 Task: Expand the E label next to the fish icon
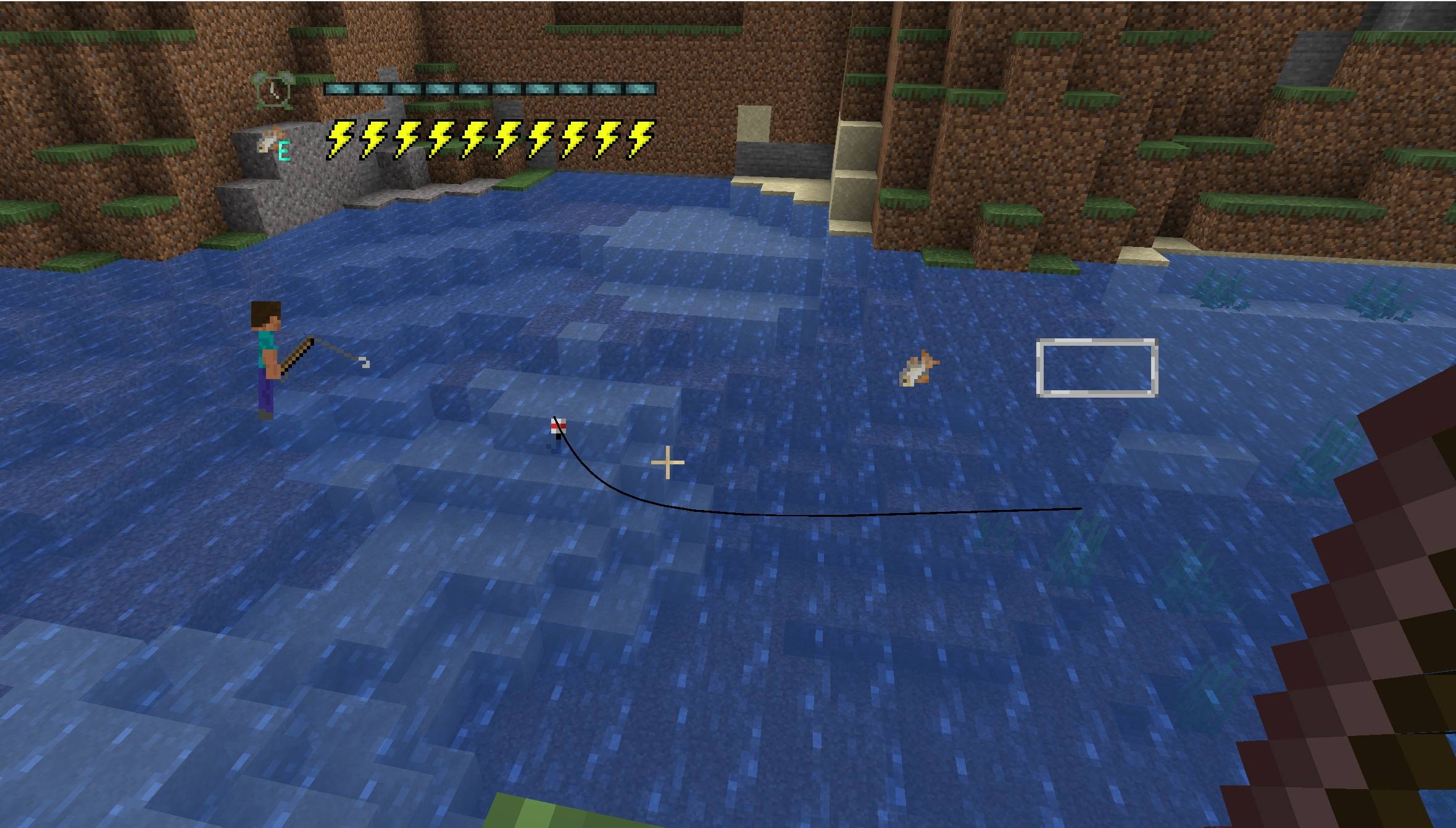pyautogui.click(x=283, y=149)
